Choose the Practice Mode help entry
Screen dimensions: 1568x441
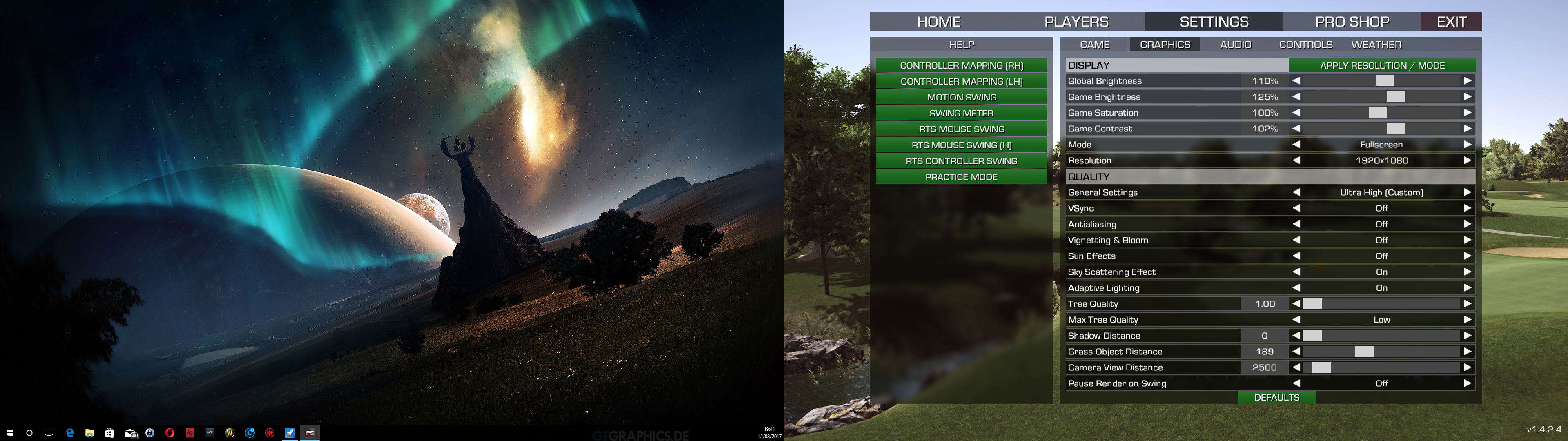(961, 177)
